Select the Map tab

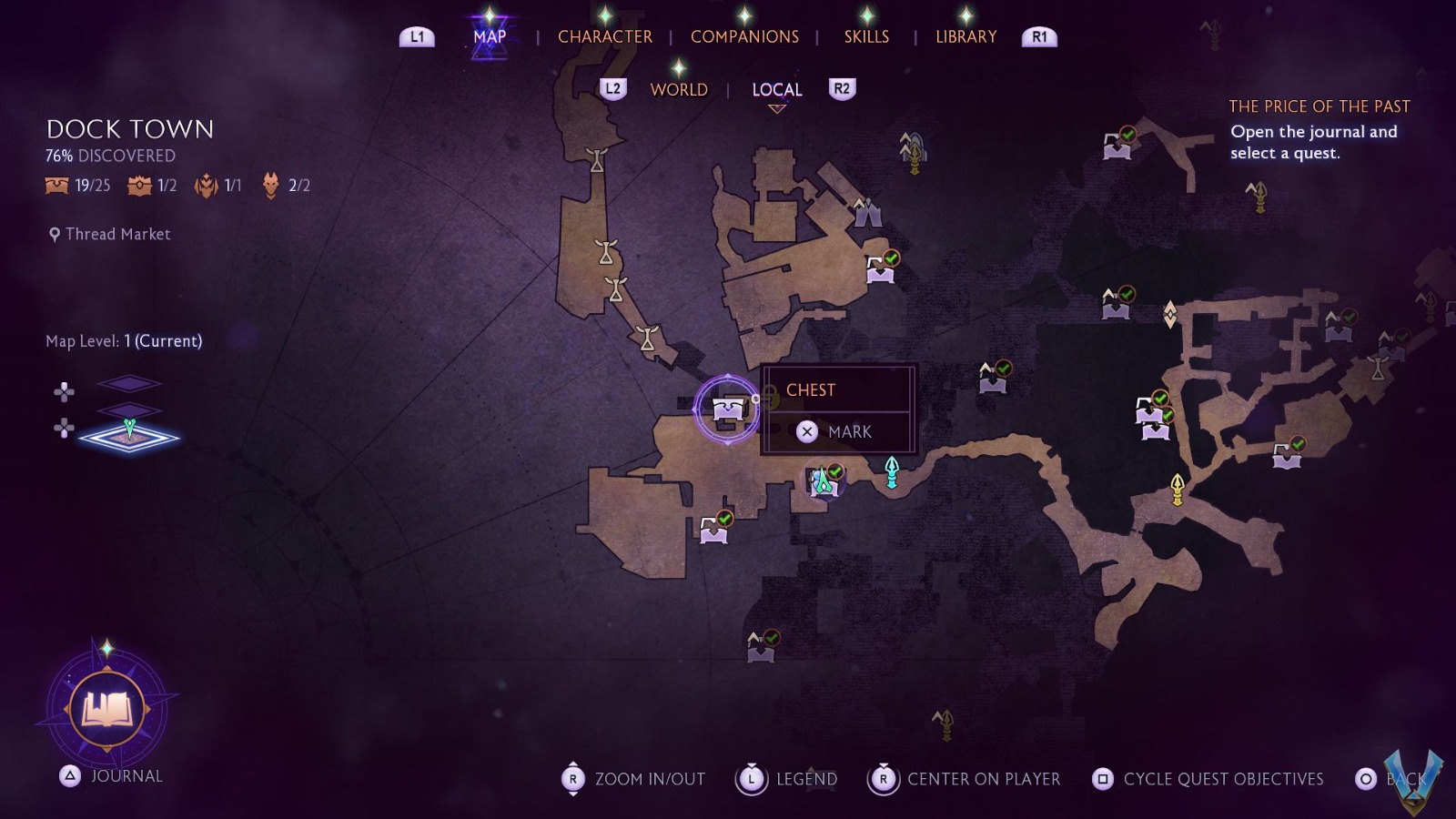[490, 36]
